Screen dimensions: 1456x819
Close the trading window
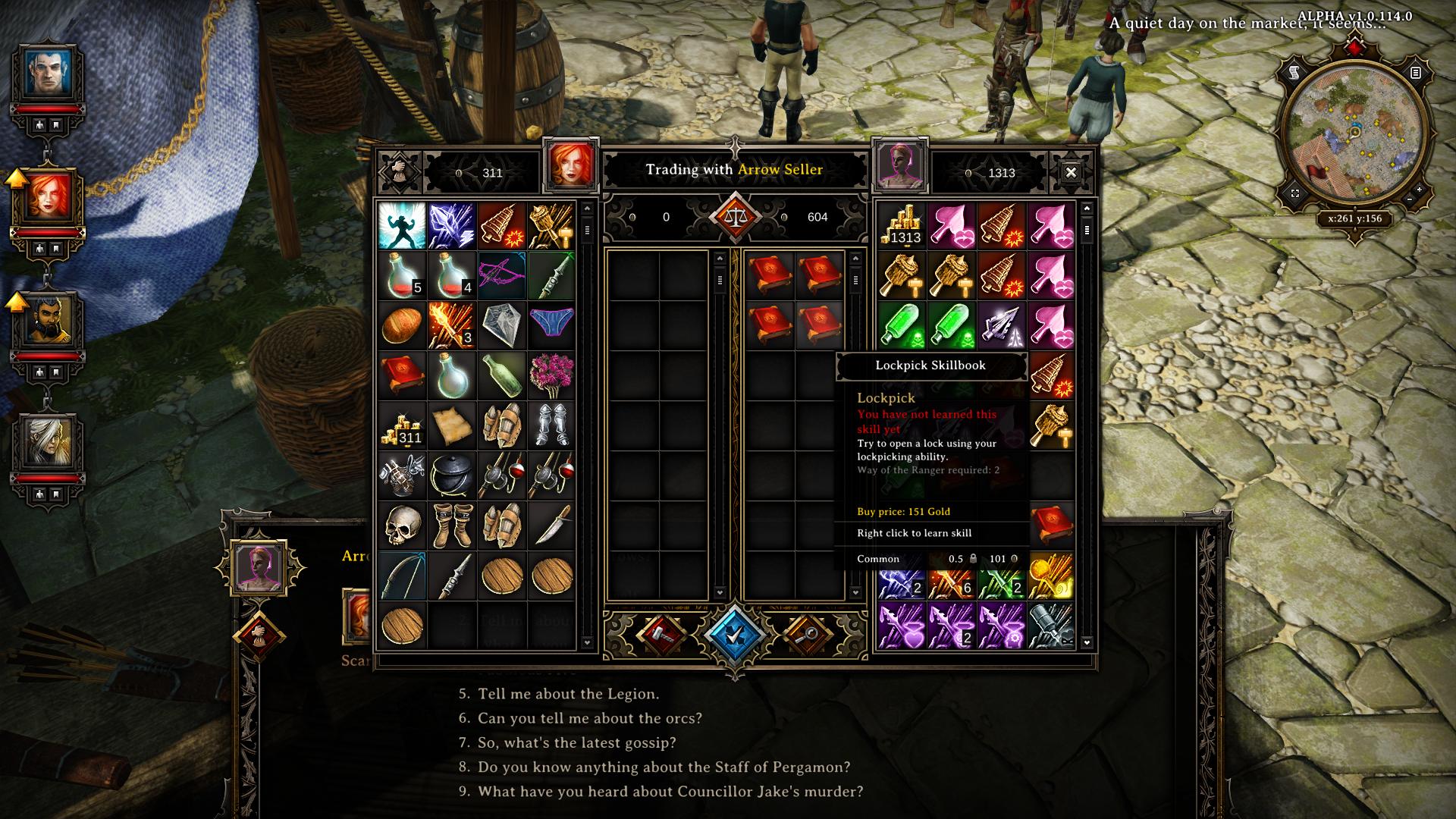click(x=1070, y=173)
